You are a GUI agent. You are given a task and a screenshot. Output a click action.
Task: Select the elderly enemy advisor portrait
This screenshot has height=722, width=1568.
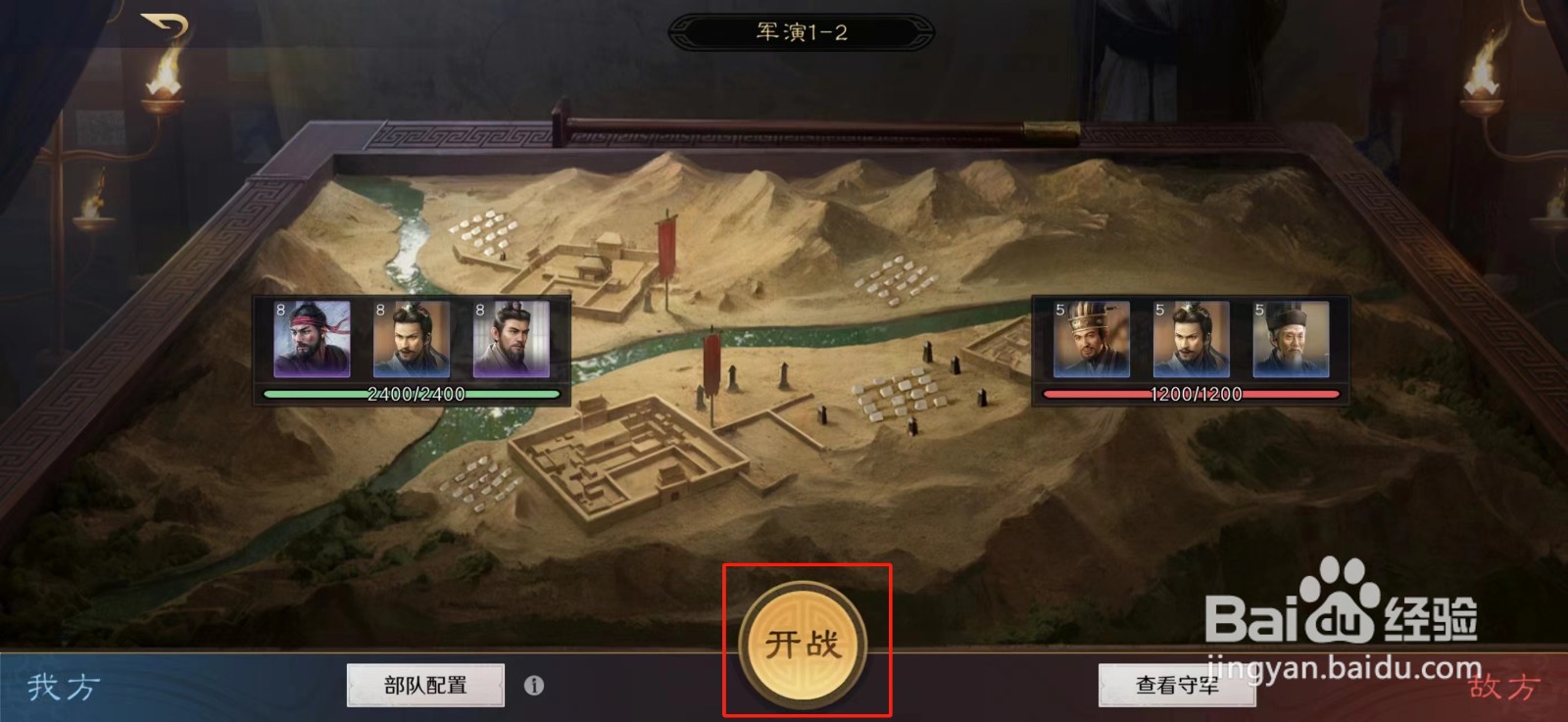click(1291, 340)
